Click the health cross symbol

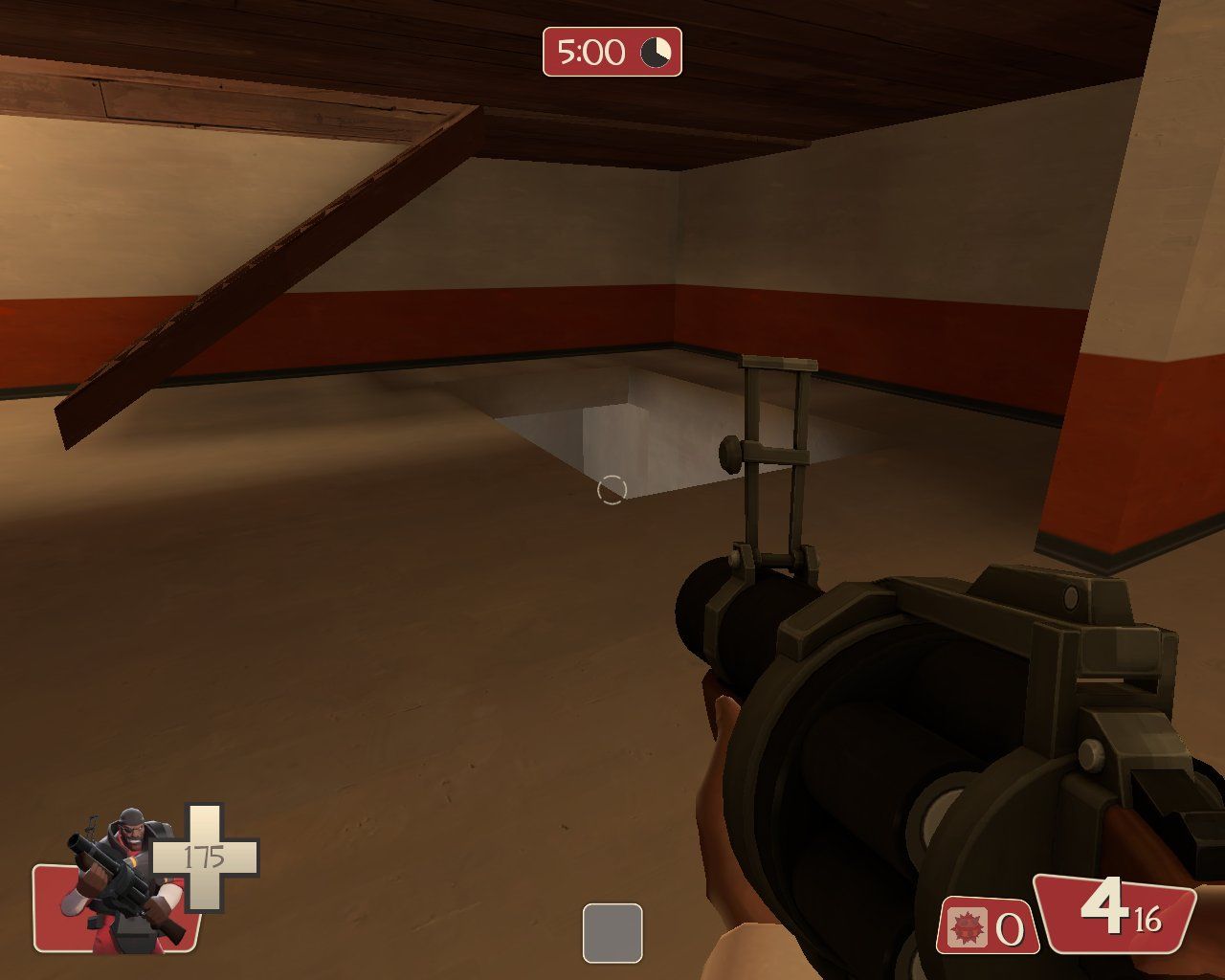click(x=205, y=855)
